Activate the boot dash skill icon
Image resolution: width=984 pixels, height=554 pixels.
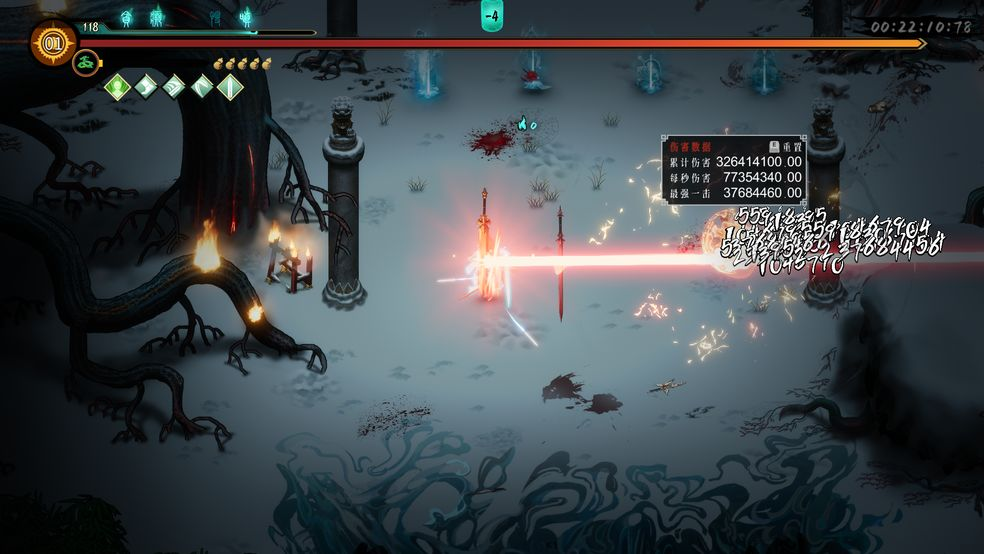click(x=146, y=88)
